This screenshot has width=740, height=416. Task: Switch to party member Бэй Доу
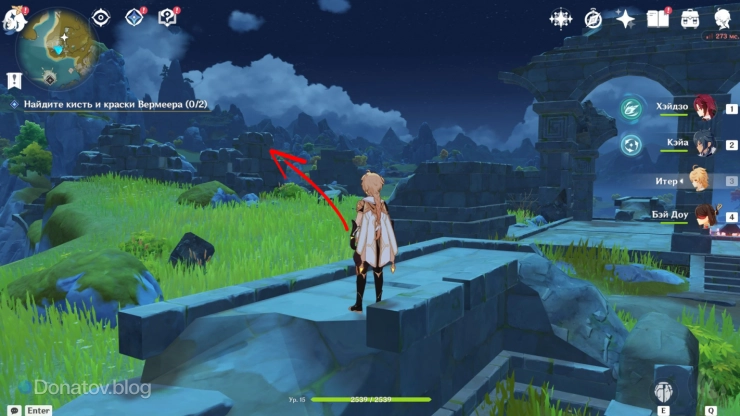[x=703, y=215]
